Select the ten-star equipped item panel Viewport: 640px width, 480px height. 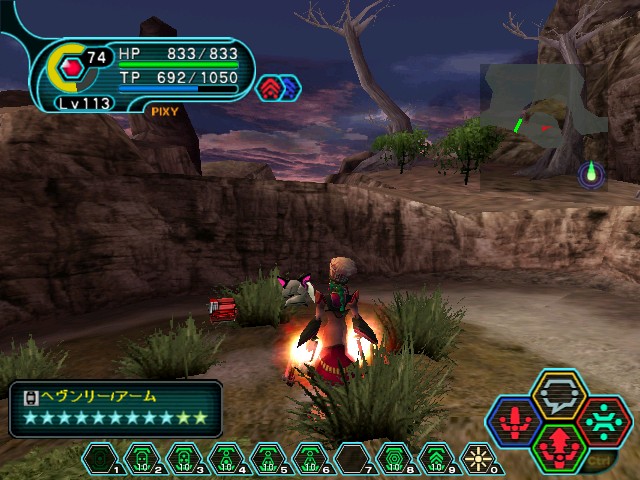click(116, 408)
